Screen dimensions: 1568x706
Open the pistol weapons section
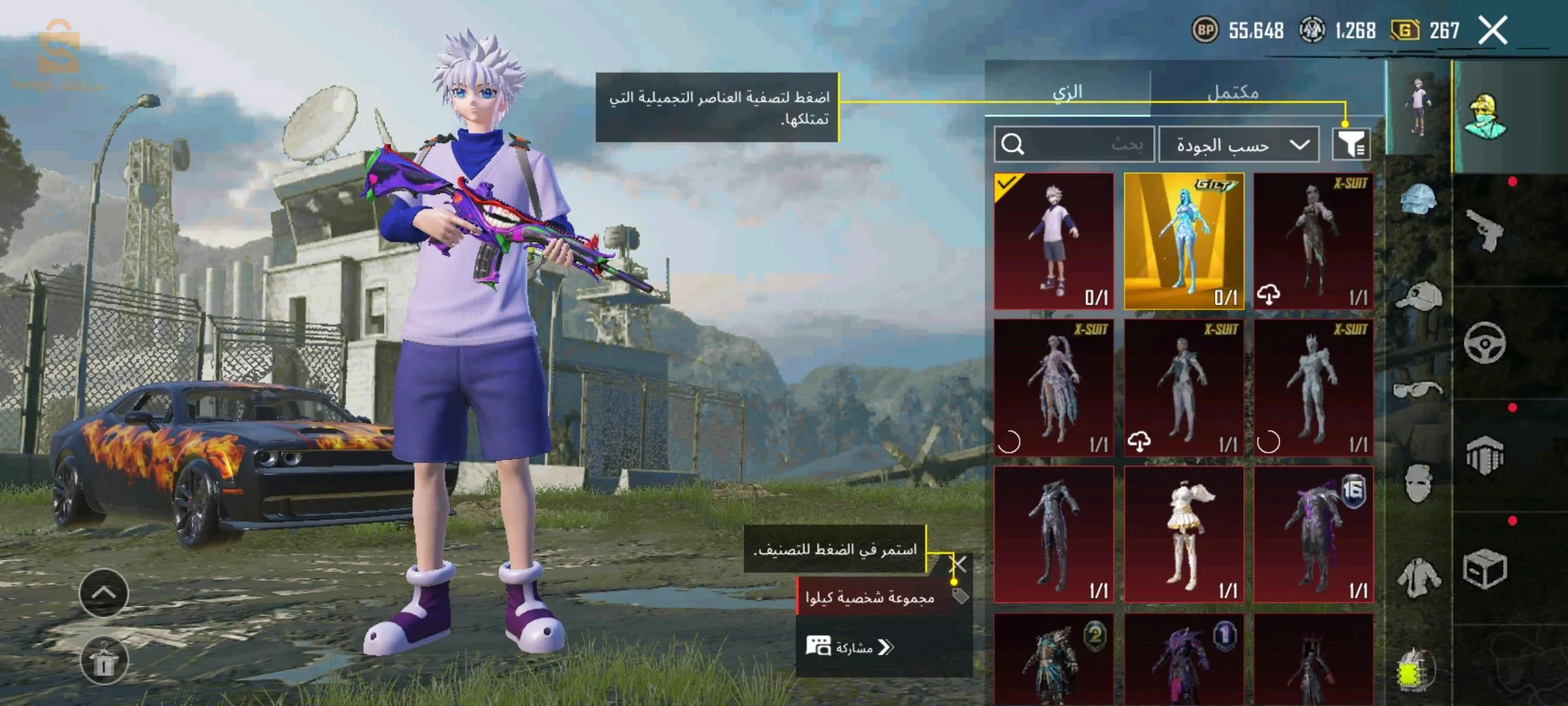(x=1484, y=230)
